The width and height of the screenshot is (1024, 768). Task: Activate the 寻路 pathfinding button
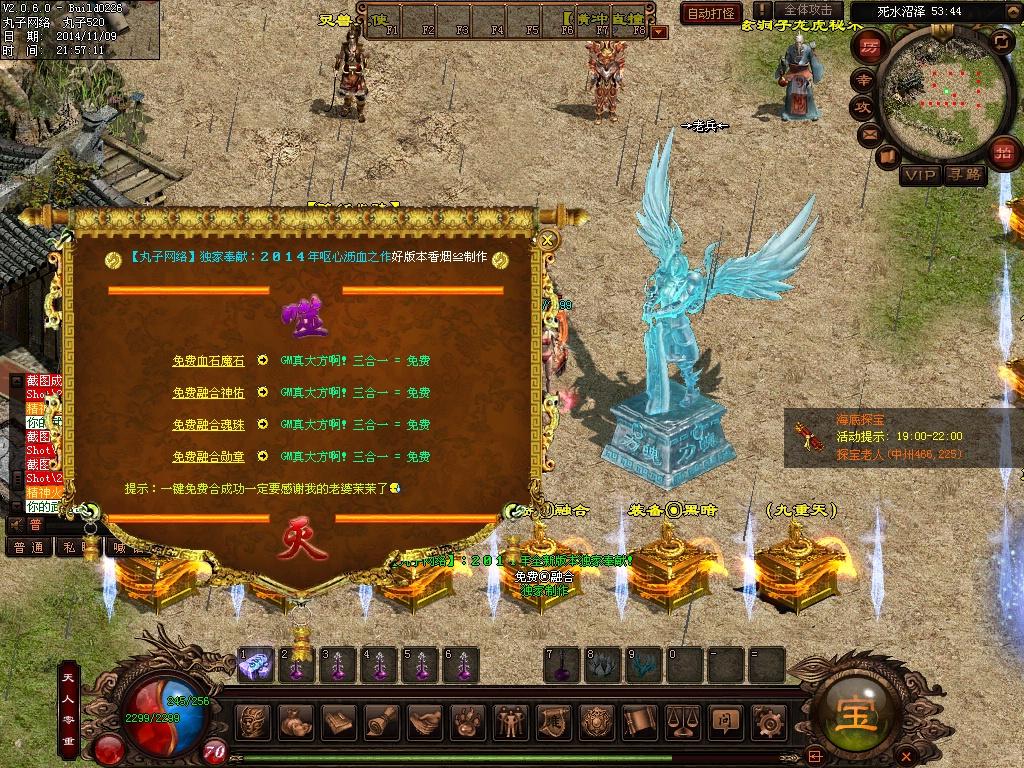965,176
